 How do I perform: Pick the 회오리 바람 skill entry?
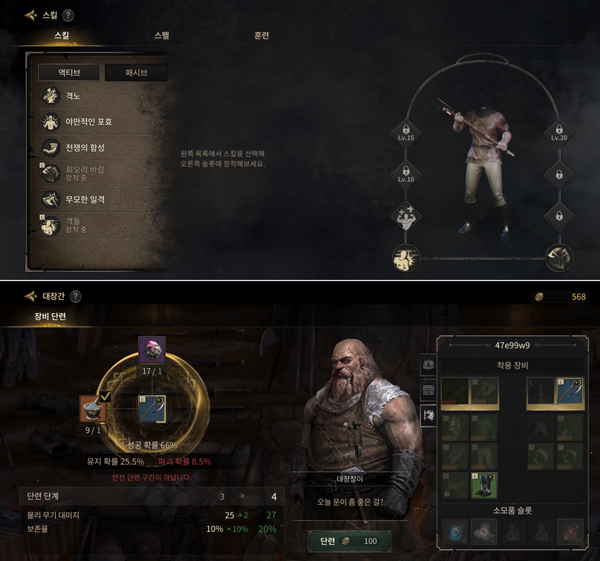tap(84, 172)
